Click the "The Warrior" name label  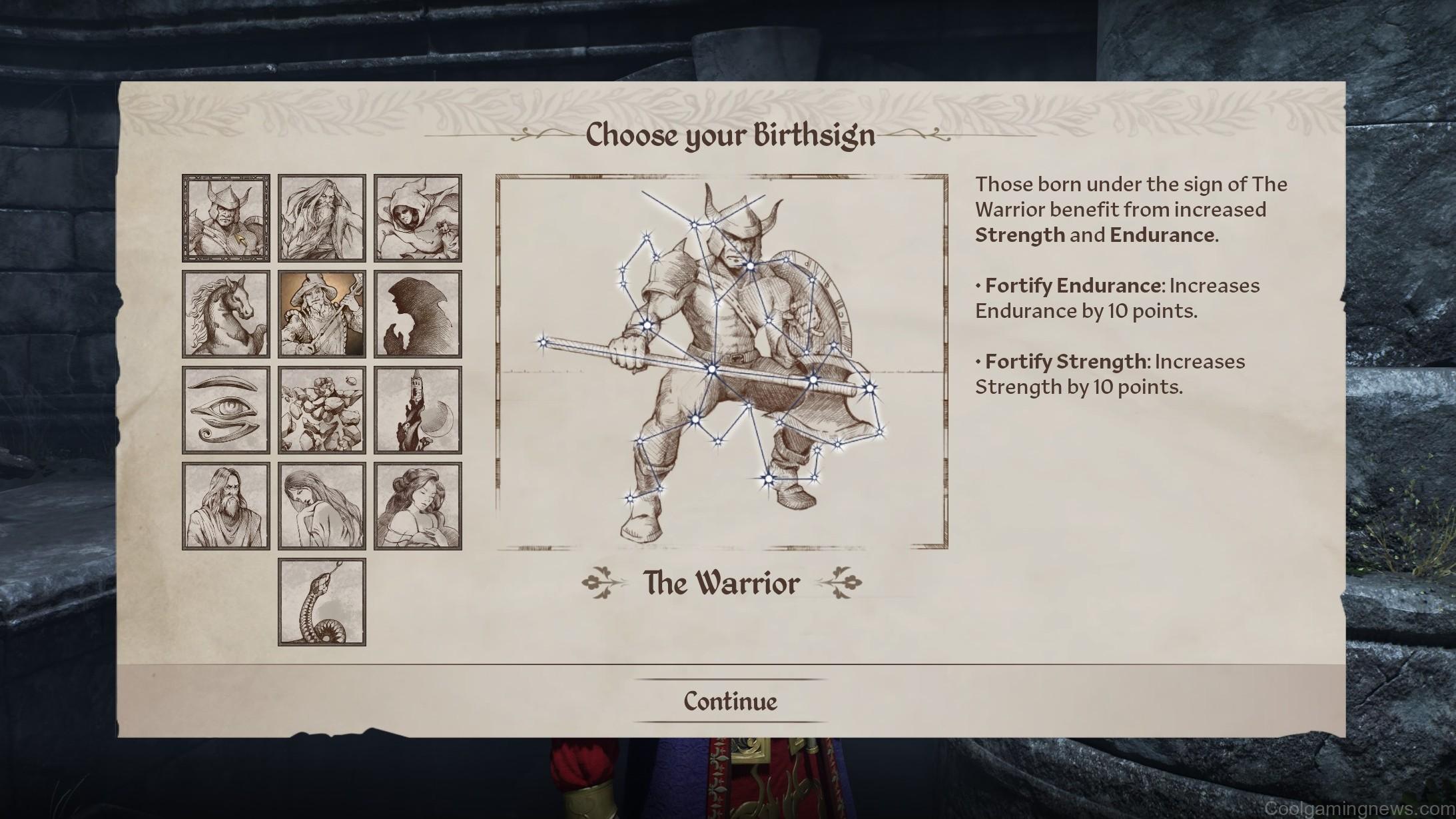(721, 582)
